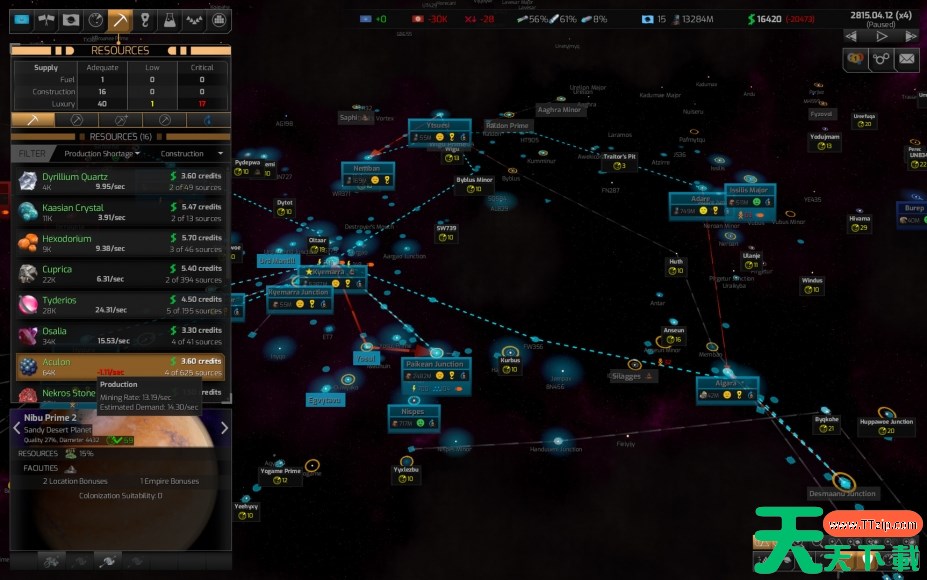The image size is (927, 580).
Task: Select the Pekean Junction map label
Action: coord(435,364)
